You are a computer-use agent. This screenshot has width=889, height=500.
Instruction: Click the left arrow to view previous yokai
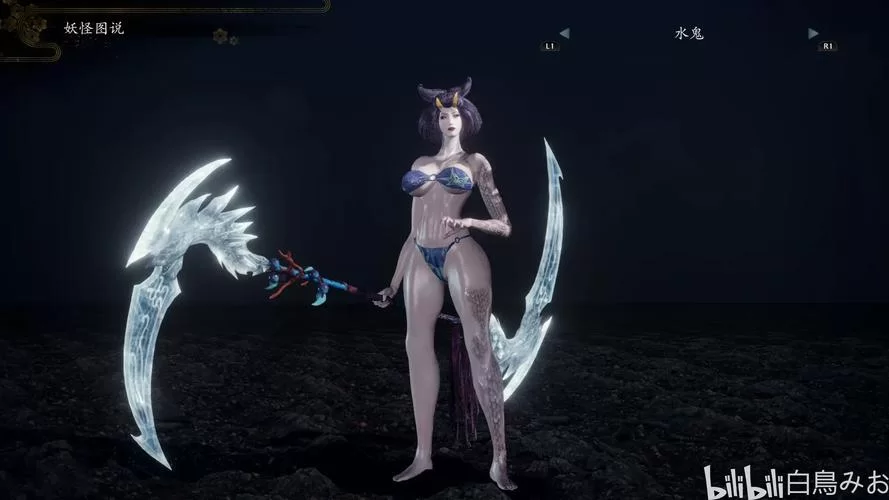click(564, 33)
